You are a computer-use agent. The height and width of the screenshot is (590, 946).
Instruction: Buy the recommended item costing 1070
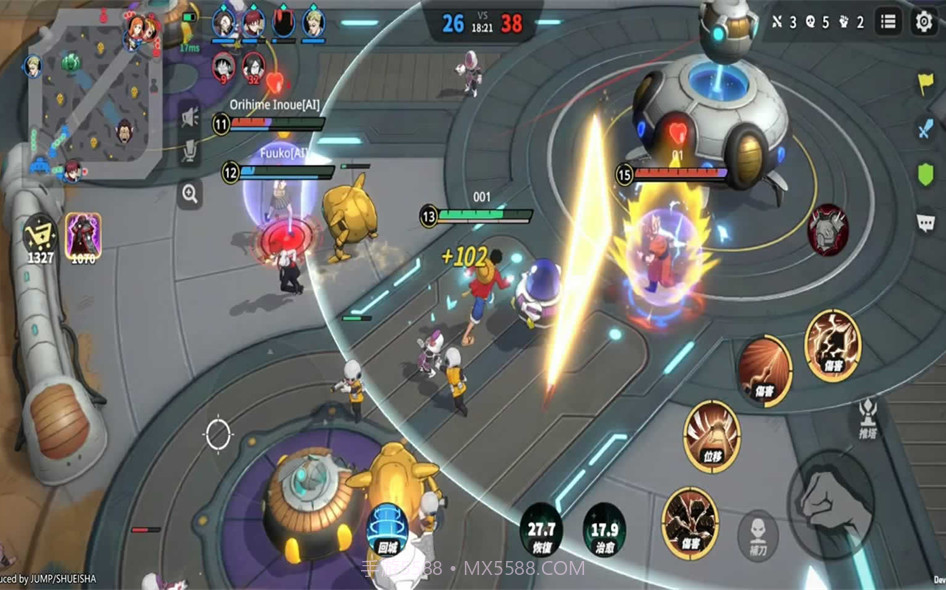(x=83, y=238)
